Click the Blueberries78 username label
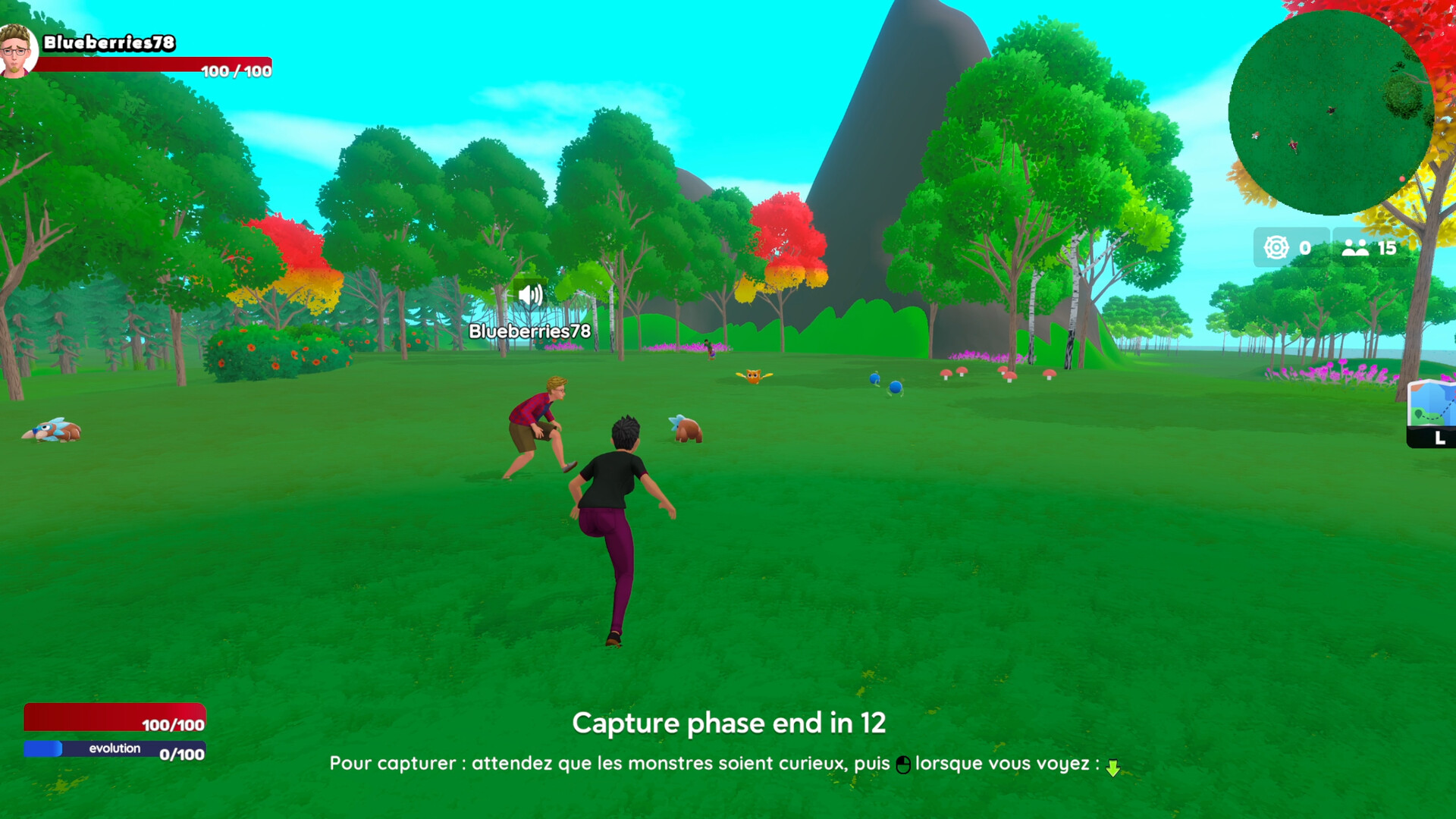The height and width of the screenshot is (819, 1456). [x=529, y=331]
